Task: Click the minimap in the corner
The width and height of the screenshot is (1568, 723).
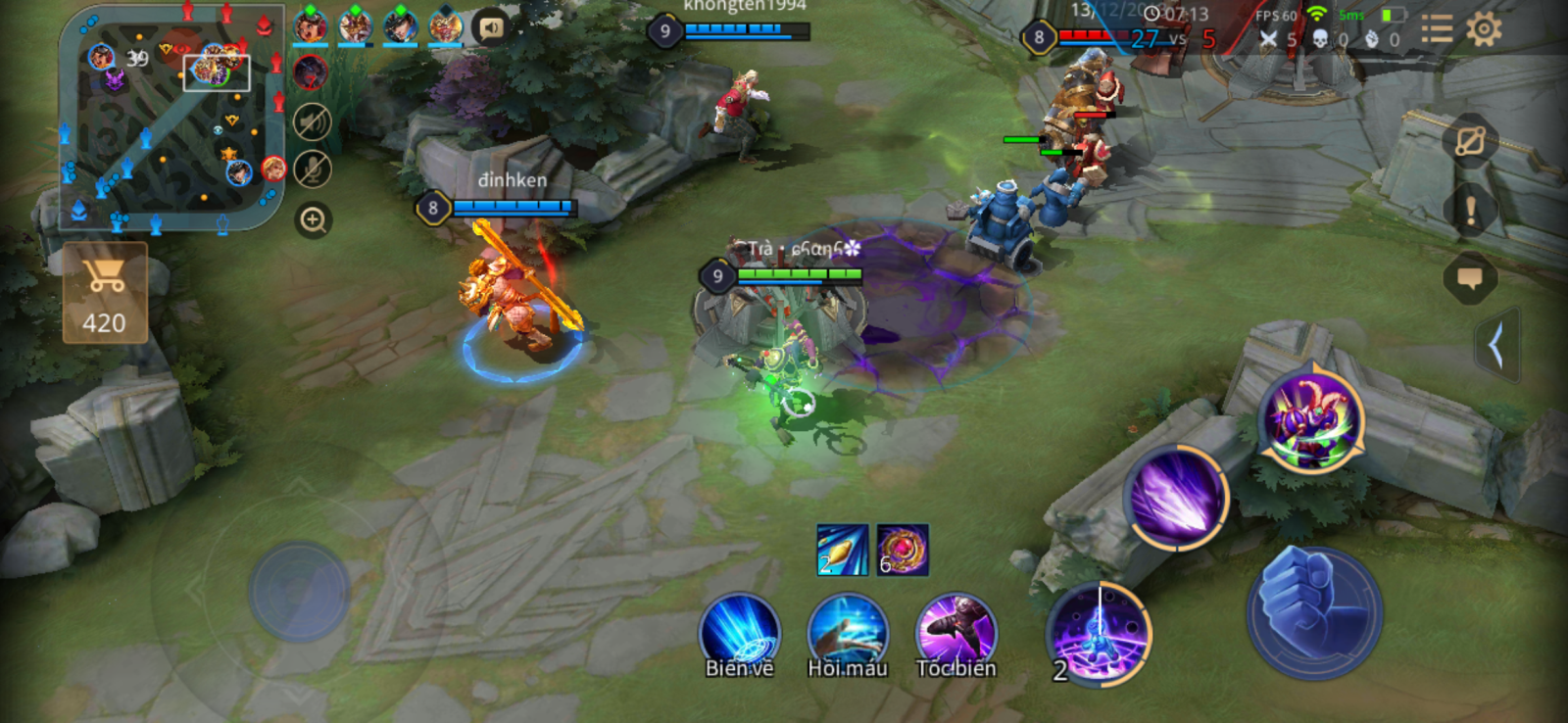Action: (172, 118)
